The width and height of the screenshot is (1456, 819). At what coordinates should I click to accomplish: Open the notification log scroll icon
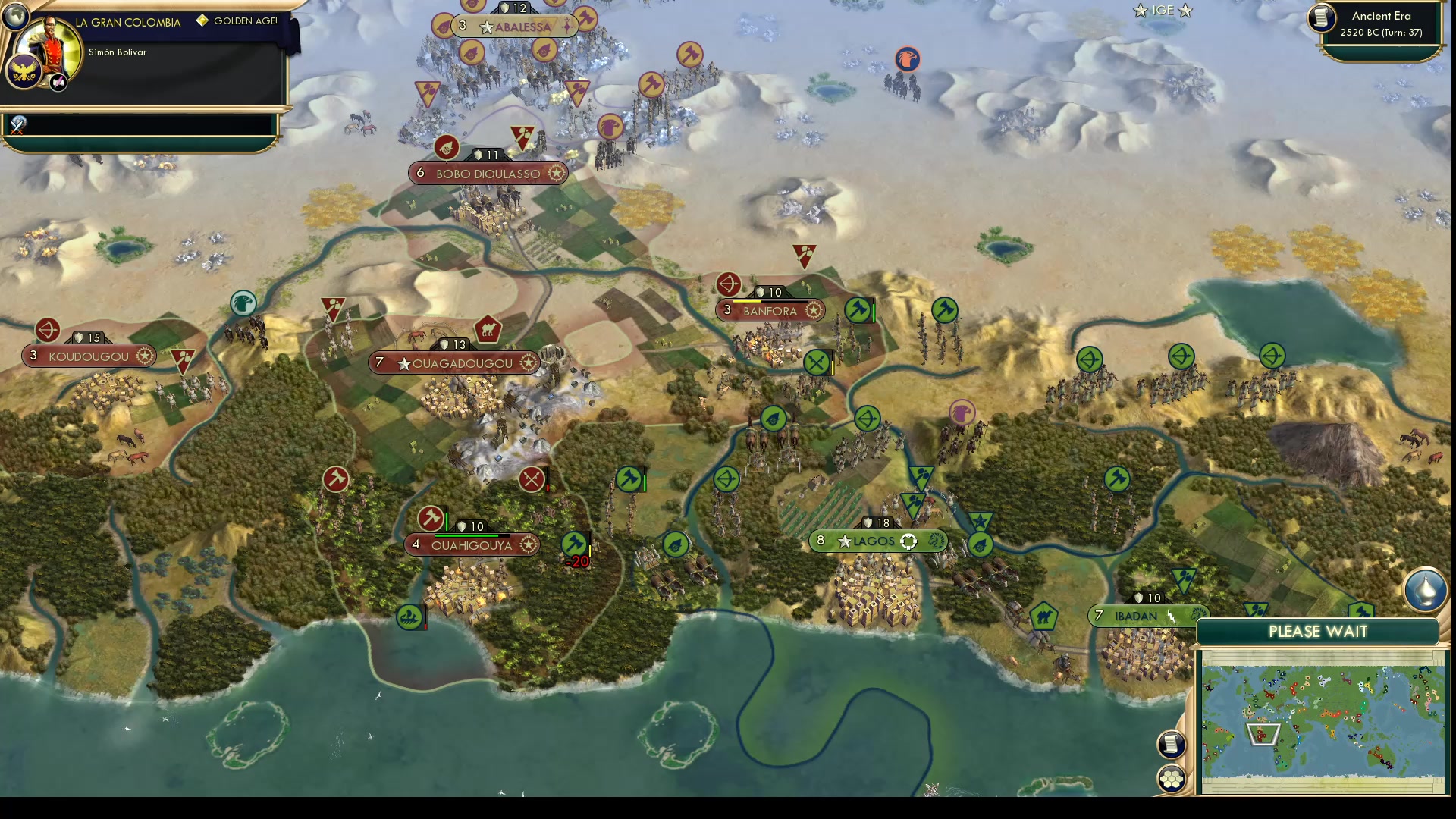pyautogui.click(x=1172, y=744)
